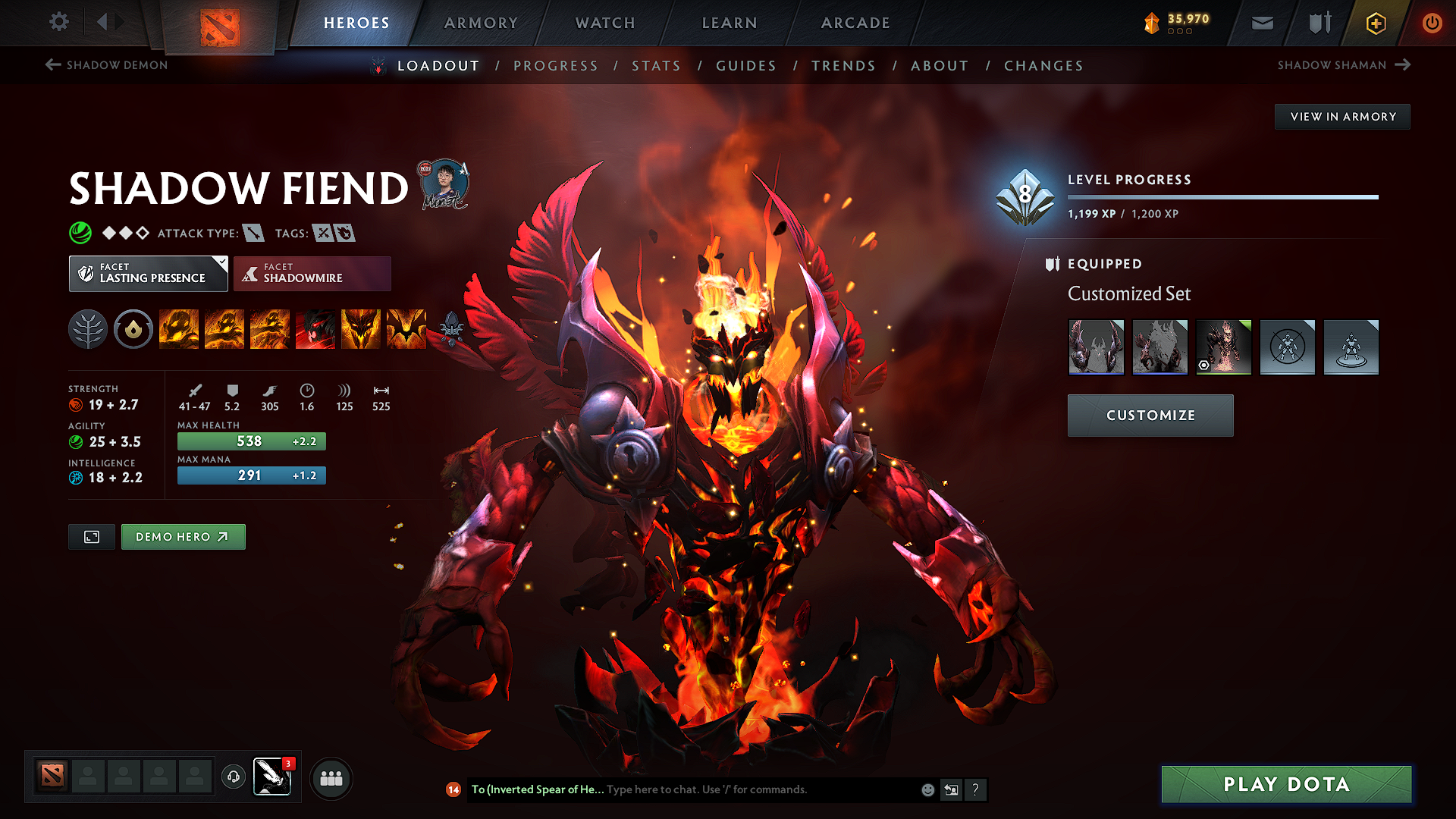Open Dota Plus via the gold hexagon icon
This screenshot has width=1456, height=819.
point(1375,23)
